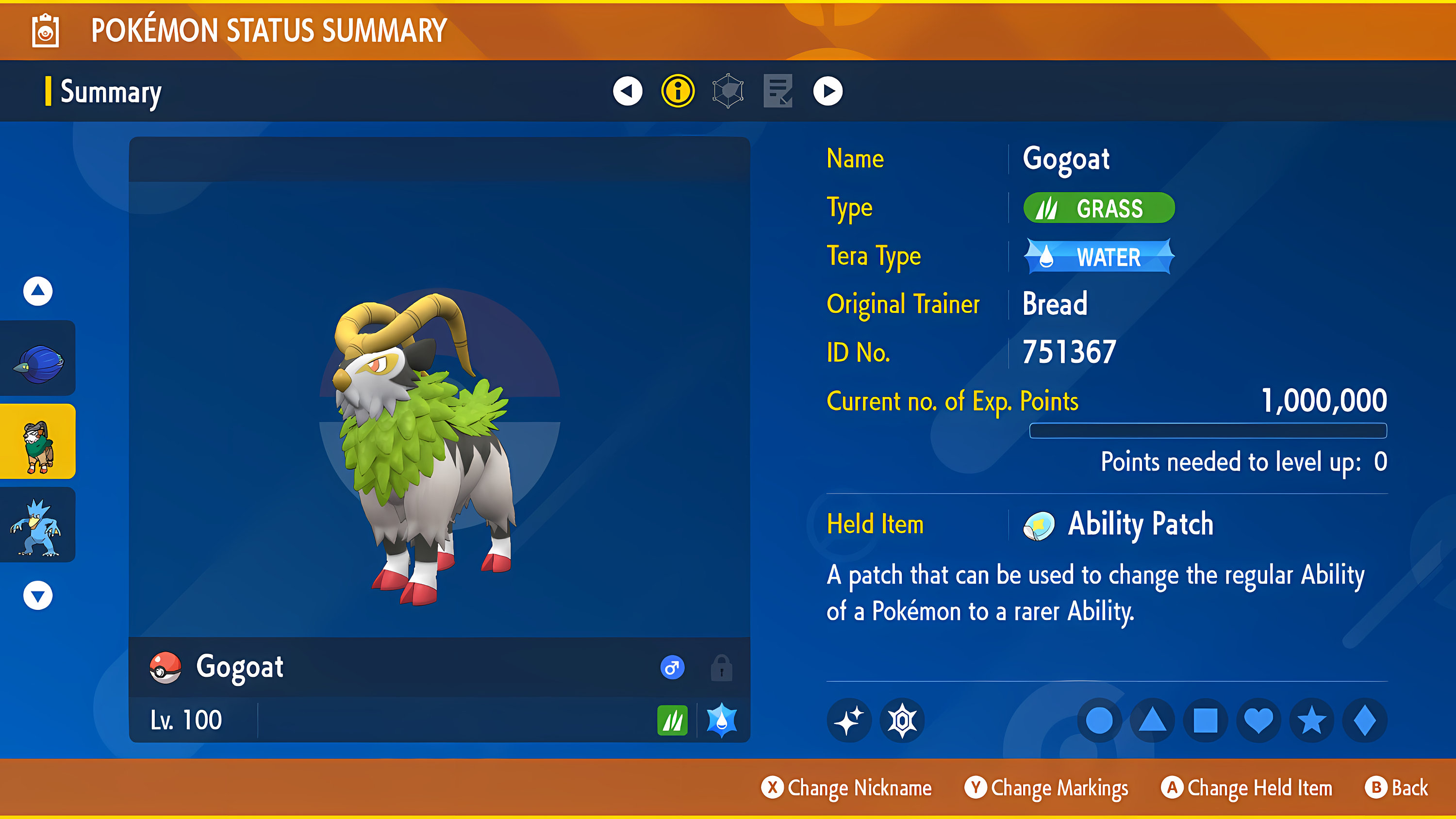Switch to the Summary tab

[x=109, y=92]
